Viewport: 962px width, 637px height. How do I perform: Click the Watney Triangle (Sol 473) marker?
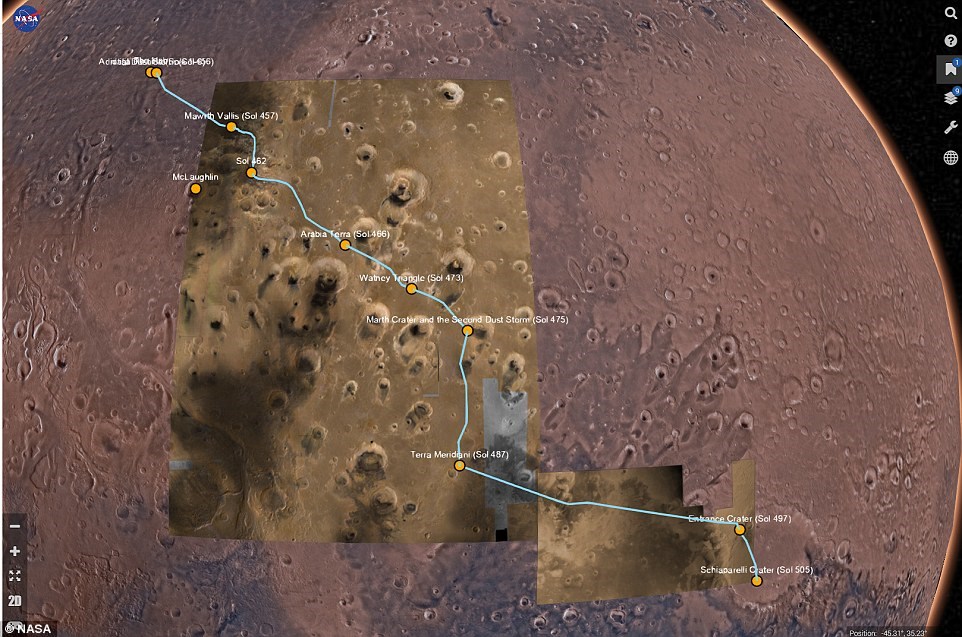[x=411, y=288]
